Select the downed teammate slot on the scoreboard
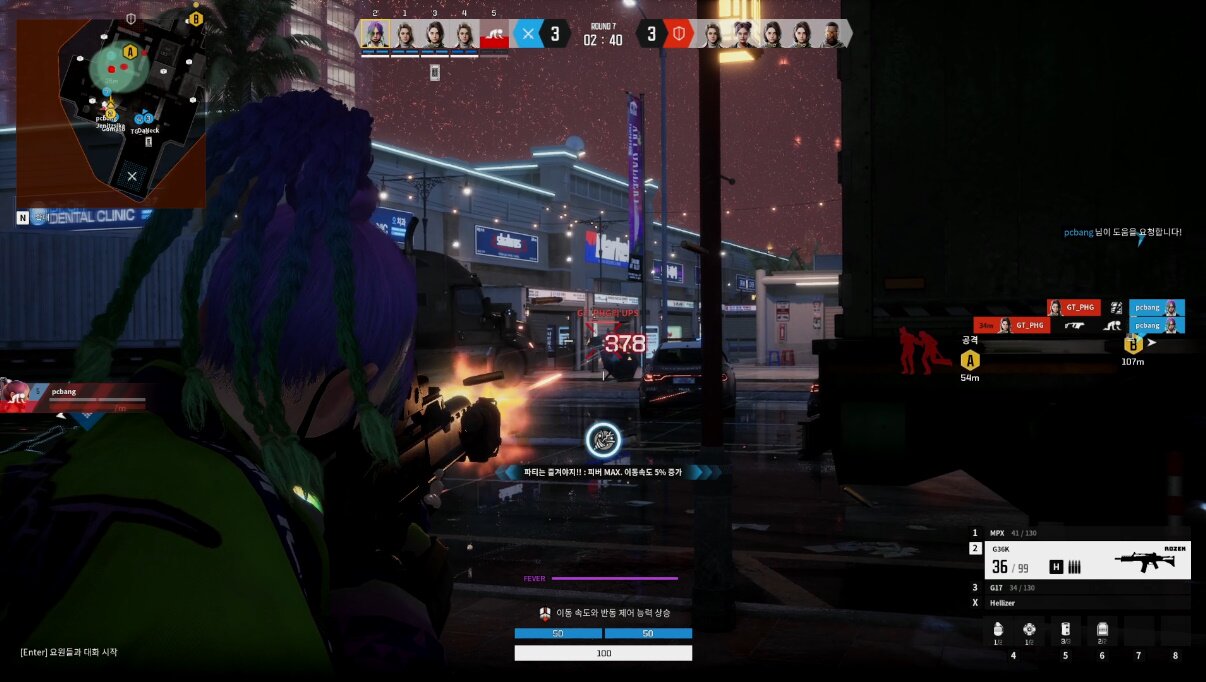This screenshot has width=1206, height=682. coord(494,36)
